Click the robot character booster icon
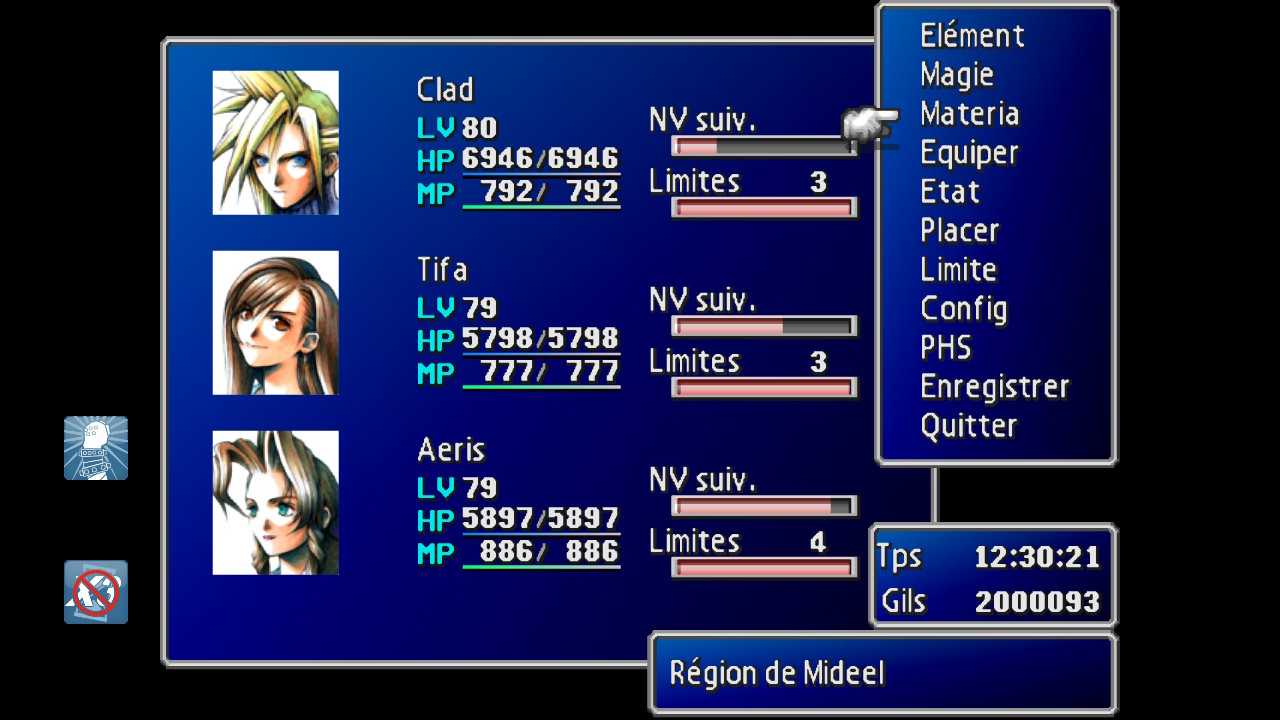The height and width of the screenshot is (720, 1280). (x=96, y=448)
